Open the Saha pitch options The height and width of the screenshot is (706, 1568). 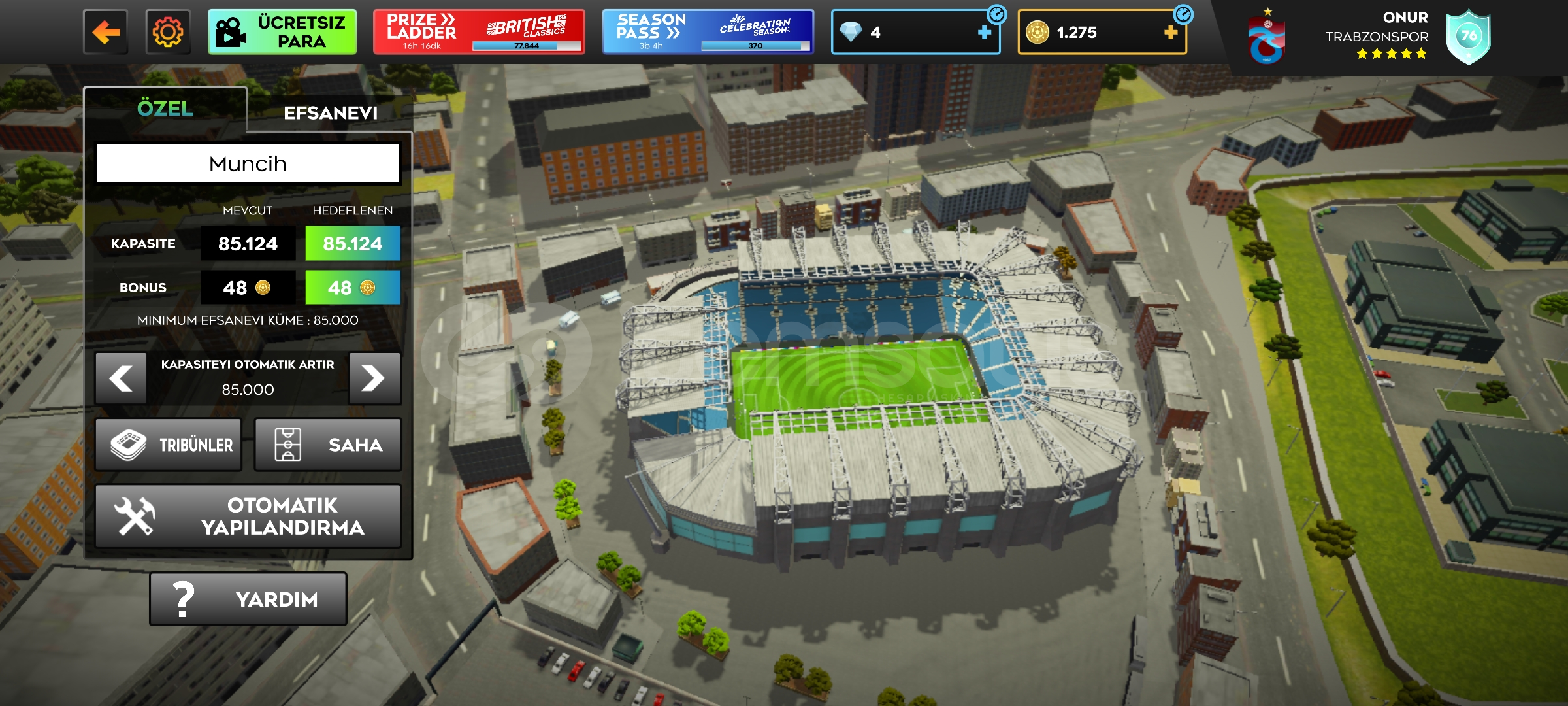pos(328,445)
